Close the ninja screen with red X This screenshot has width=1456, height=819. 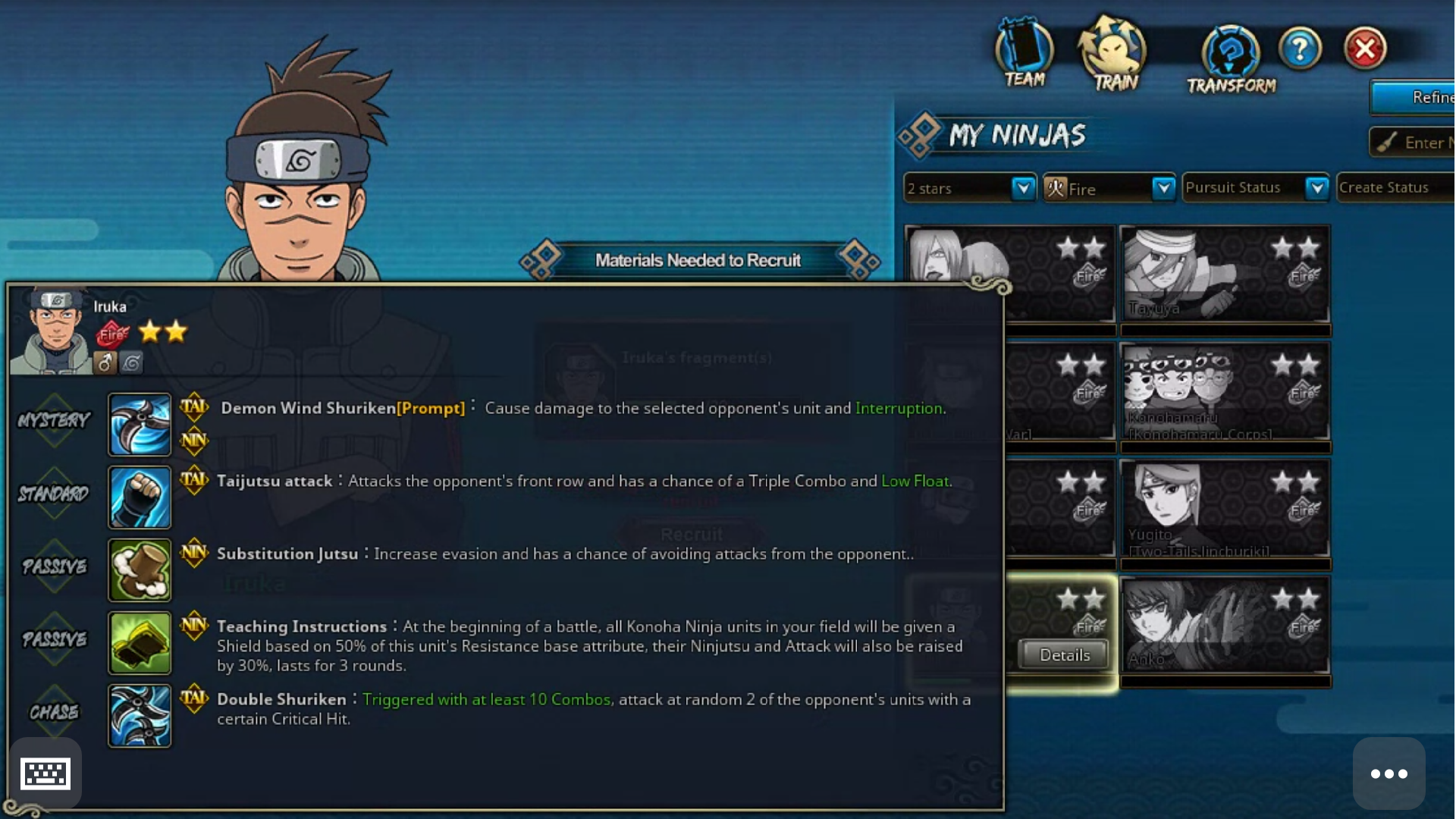[1365, 49]
